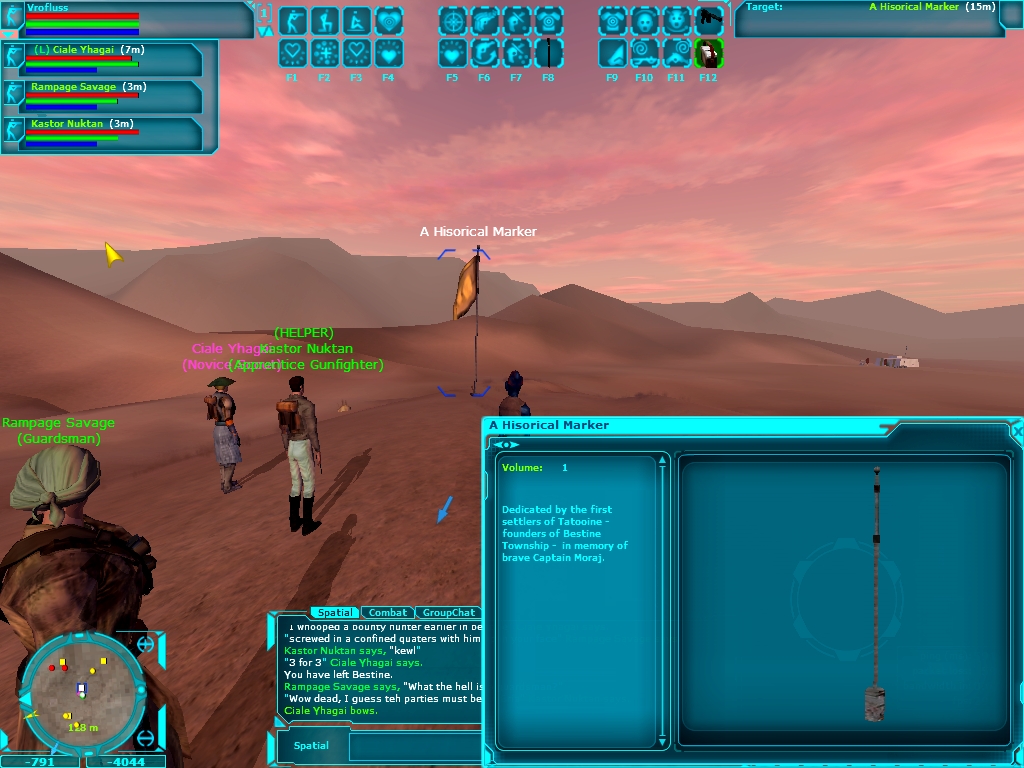Click the radar's upper zoom button
The height and width of the screenshot is (768, 1024).
click(146, 645)
